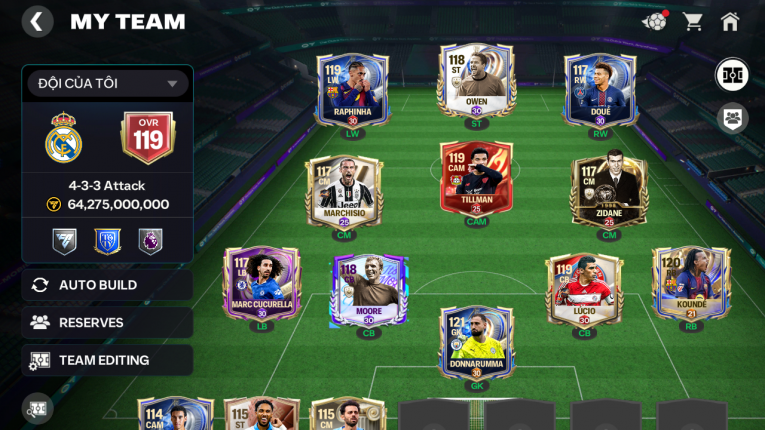Choose the Doué RW card
Viewport: 765px width, 430px height.
[600, 90]
